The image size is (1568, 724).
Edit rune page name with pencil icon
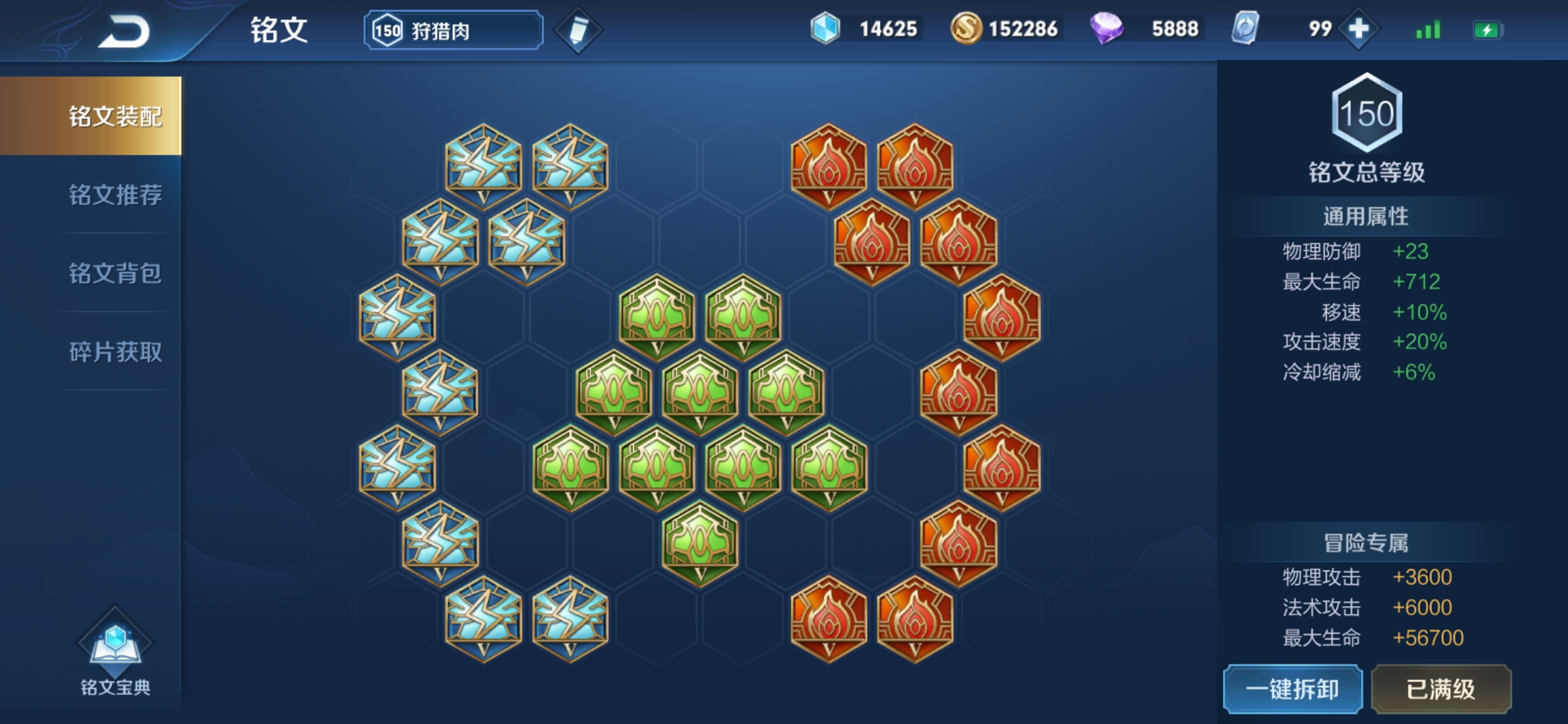click(x=578, y=30)
